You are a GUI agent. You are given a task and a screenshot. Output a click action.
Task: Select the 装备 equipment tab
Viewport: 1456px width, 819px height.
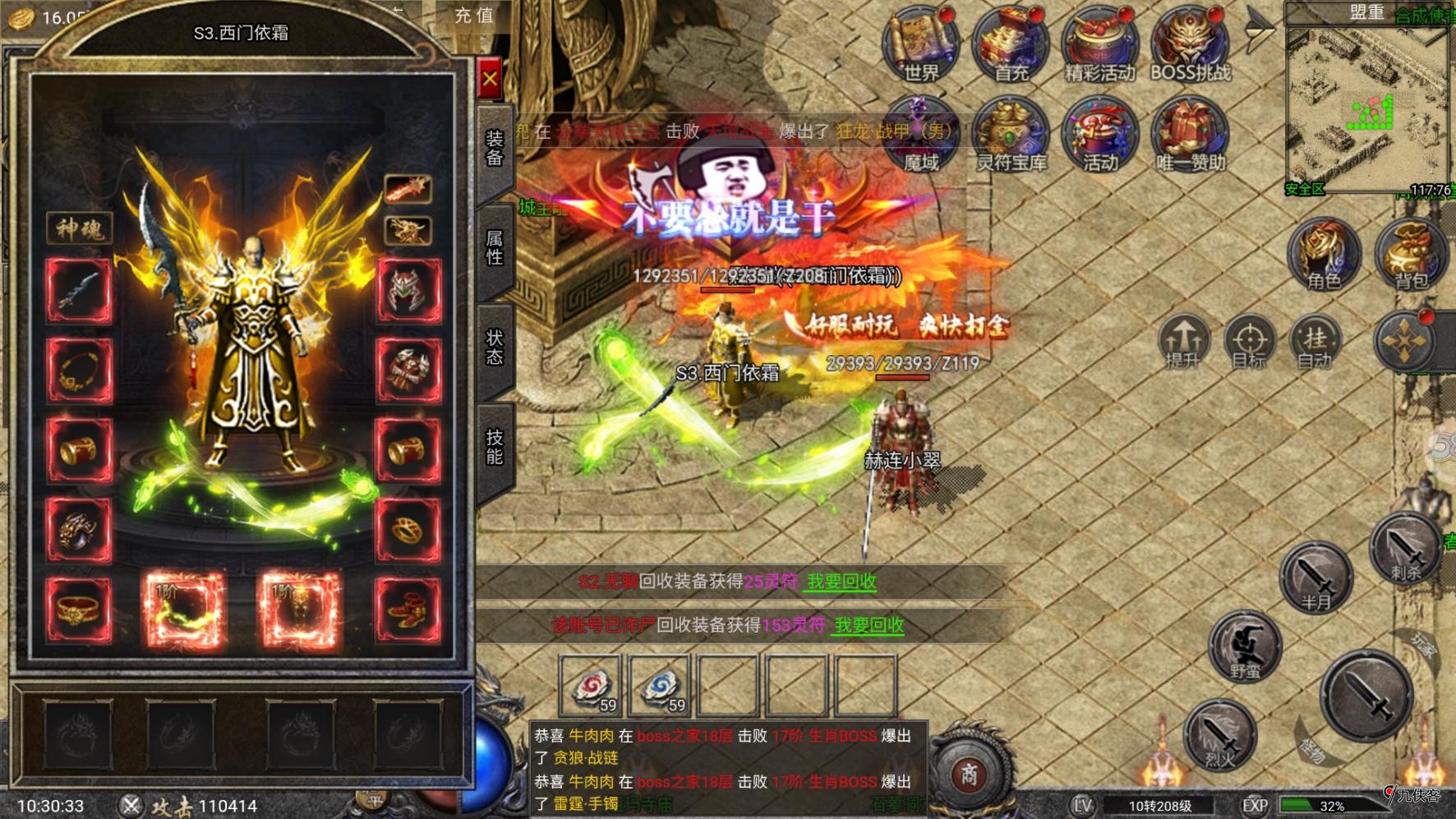click(x=494, y=148)
